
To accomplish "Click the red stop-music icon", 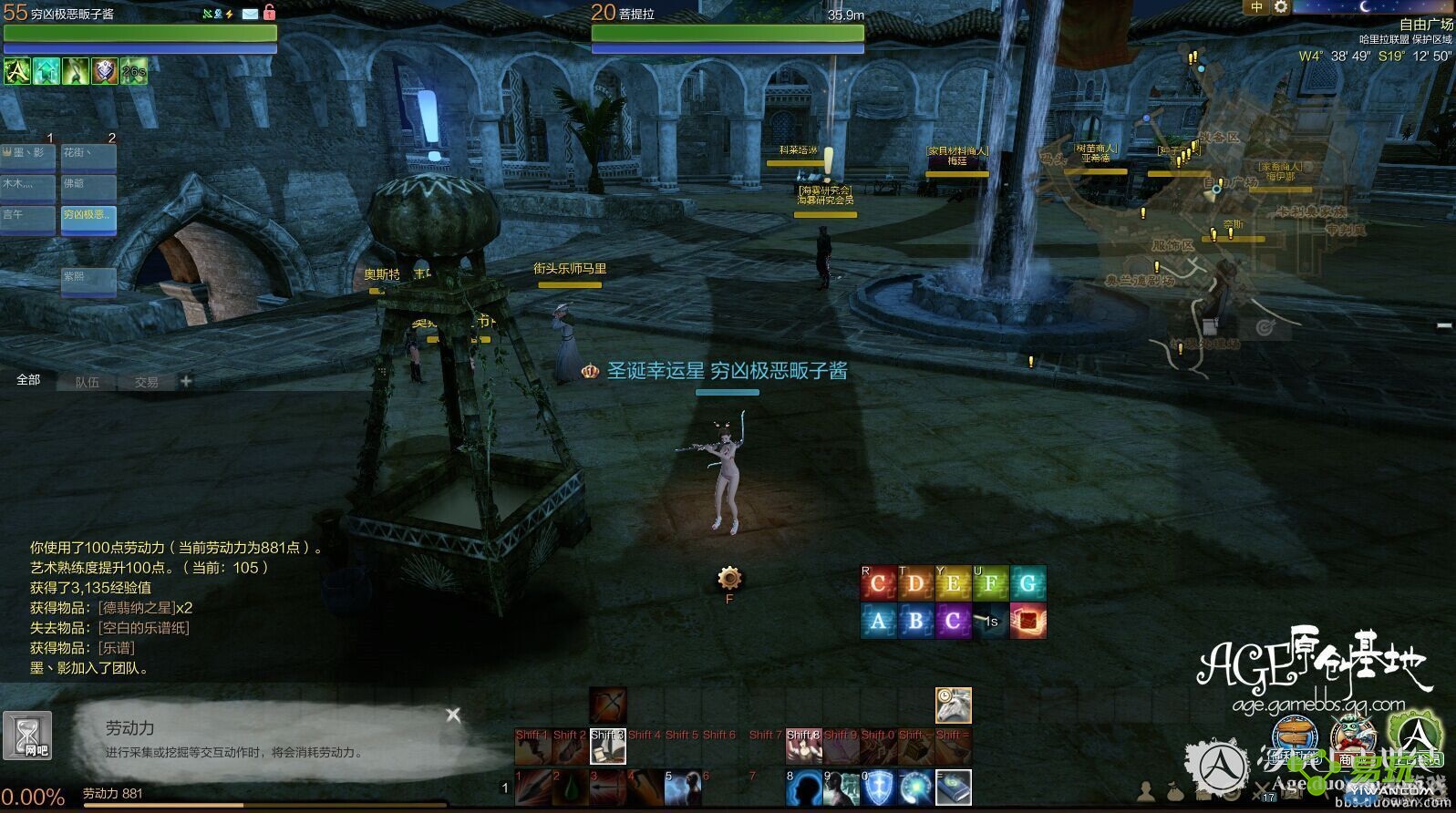I will pyautogui.click(x=1027, y=622).
